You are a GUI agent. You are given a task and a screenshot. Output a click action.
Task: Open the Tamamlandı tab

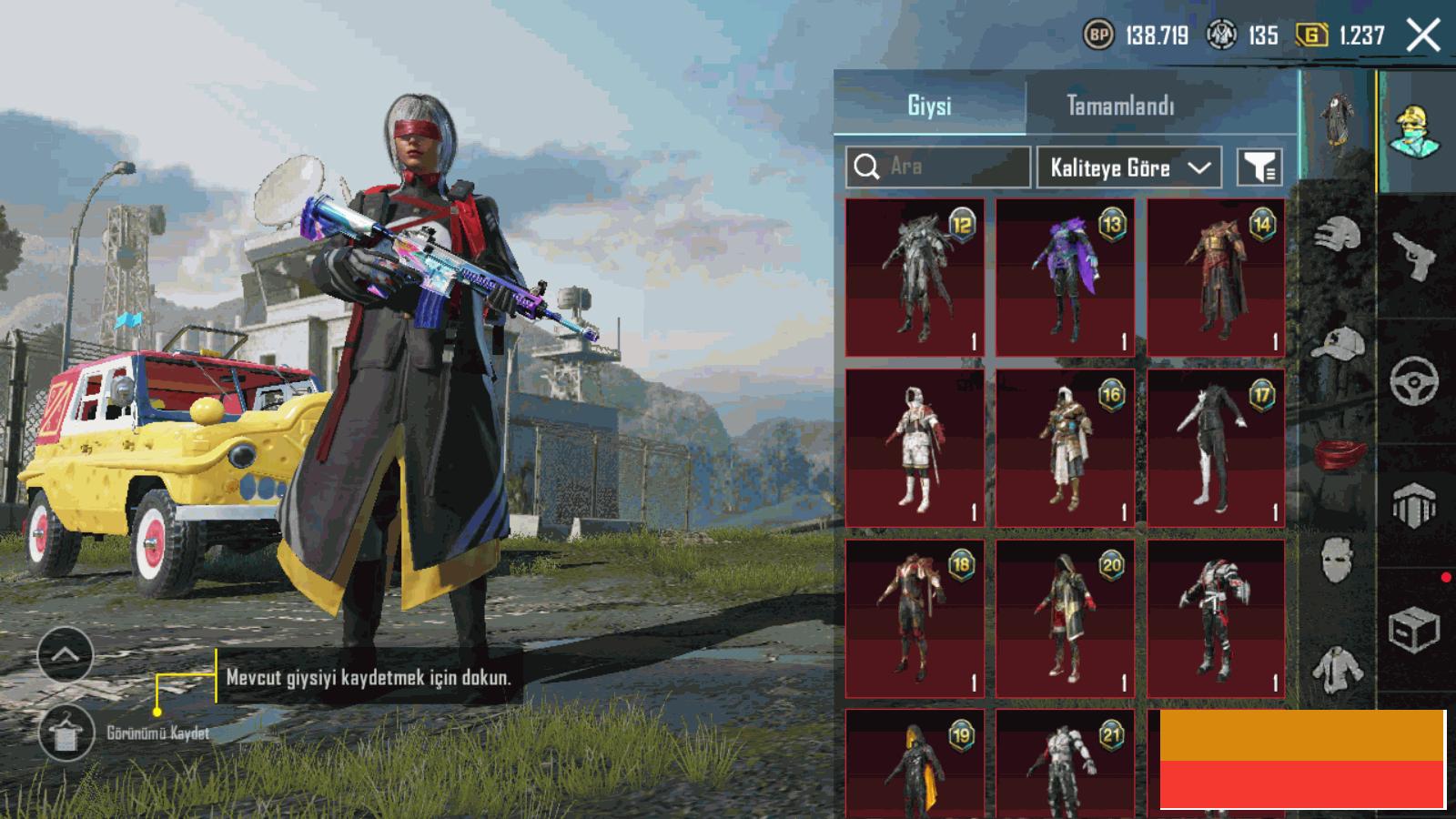coord(1120,106)
